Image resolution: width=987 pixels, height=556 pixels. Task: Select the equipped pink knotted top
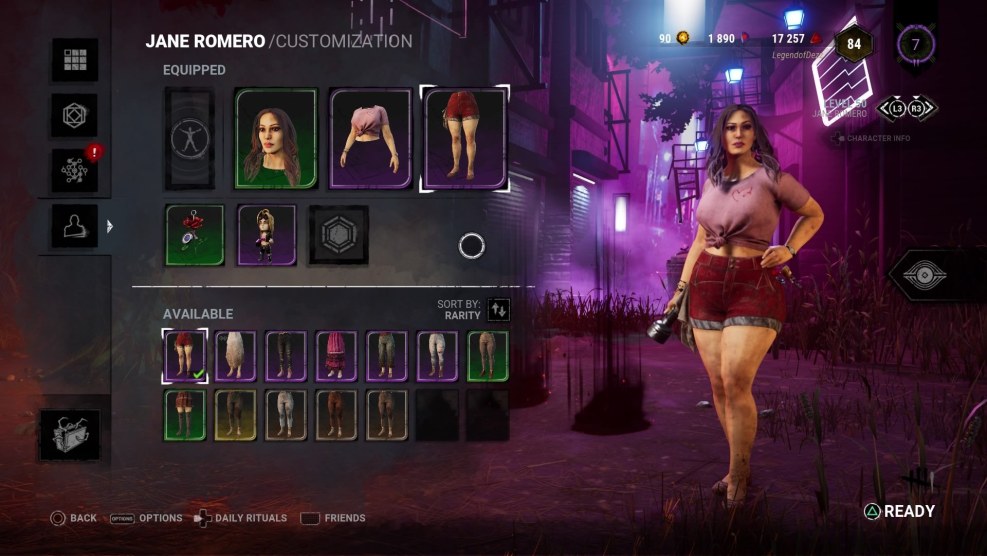(371, 138)
